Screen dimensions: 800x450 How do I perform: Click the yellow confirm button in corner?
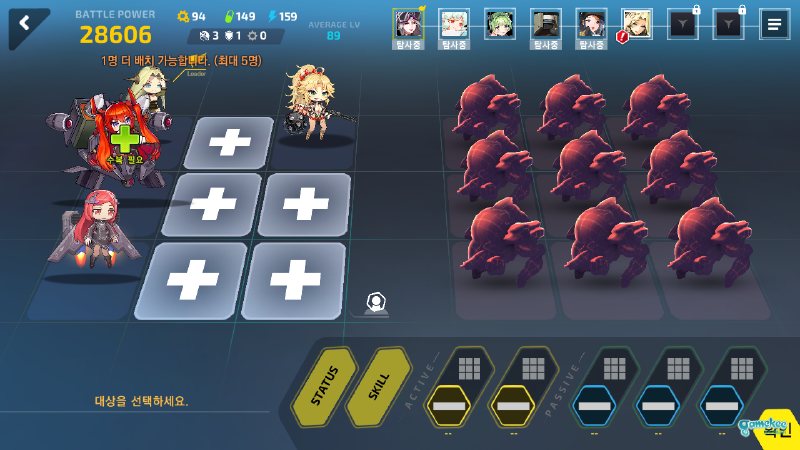coord(775,431)
